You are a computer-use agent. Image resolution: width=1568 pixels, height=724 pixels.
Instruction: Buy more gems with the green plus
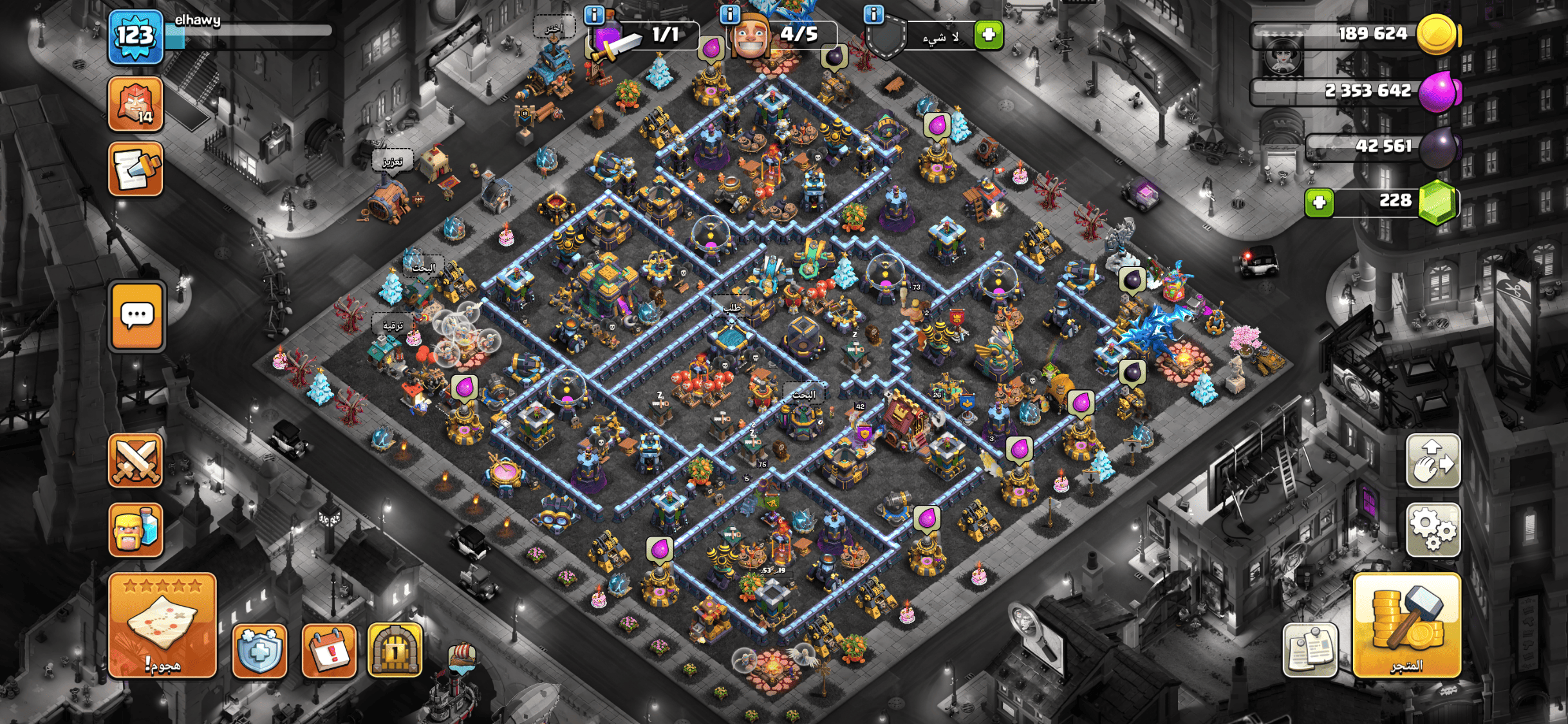coord(1319,203)
